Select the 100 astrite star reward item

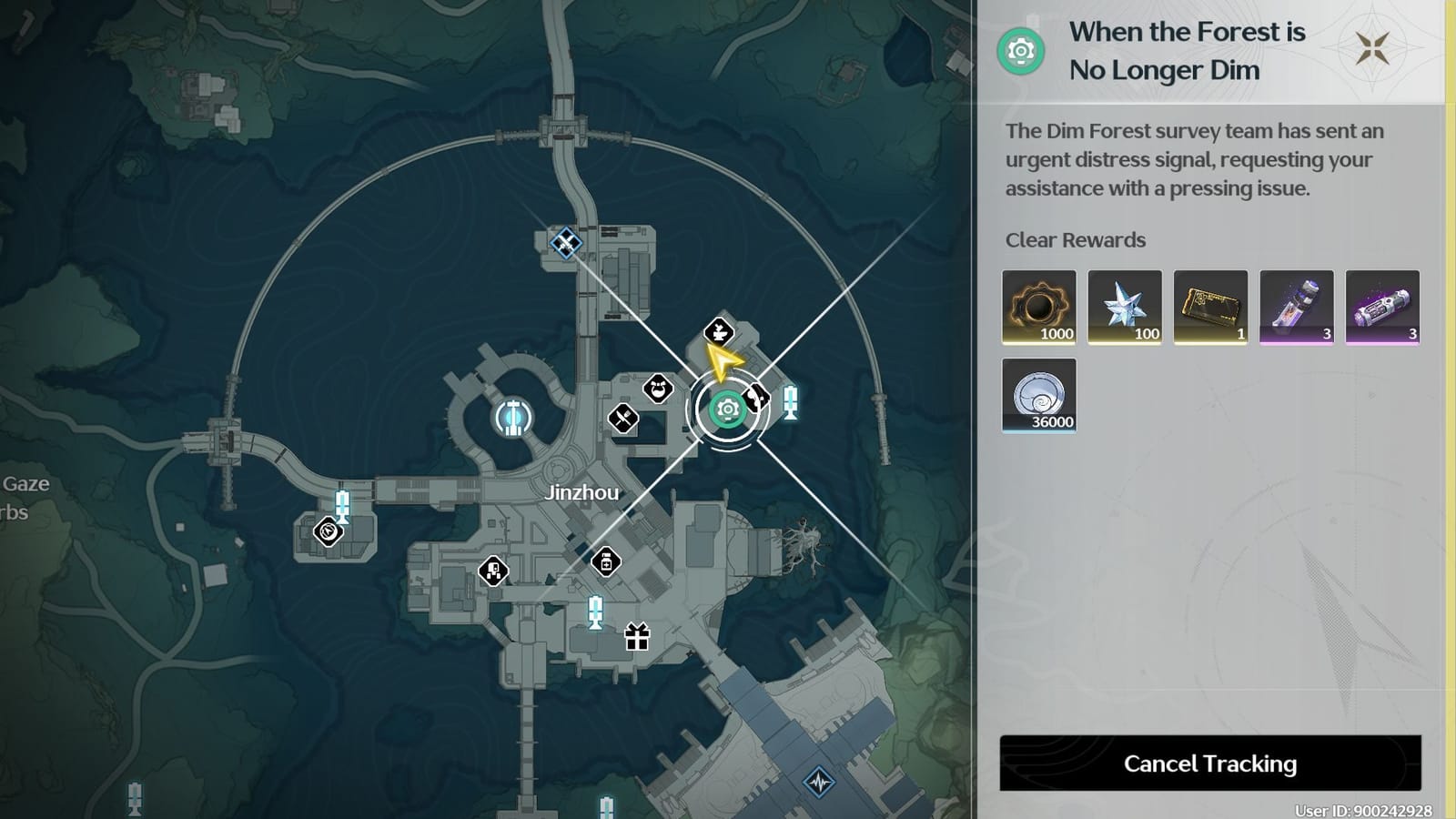coord(1123,307)
